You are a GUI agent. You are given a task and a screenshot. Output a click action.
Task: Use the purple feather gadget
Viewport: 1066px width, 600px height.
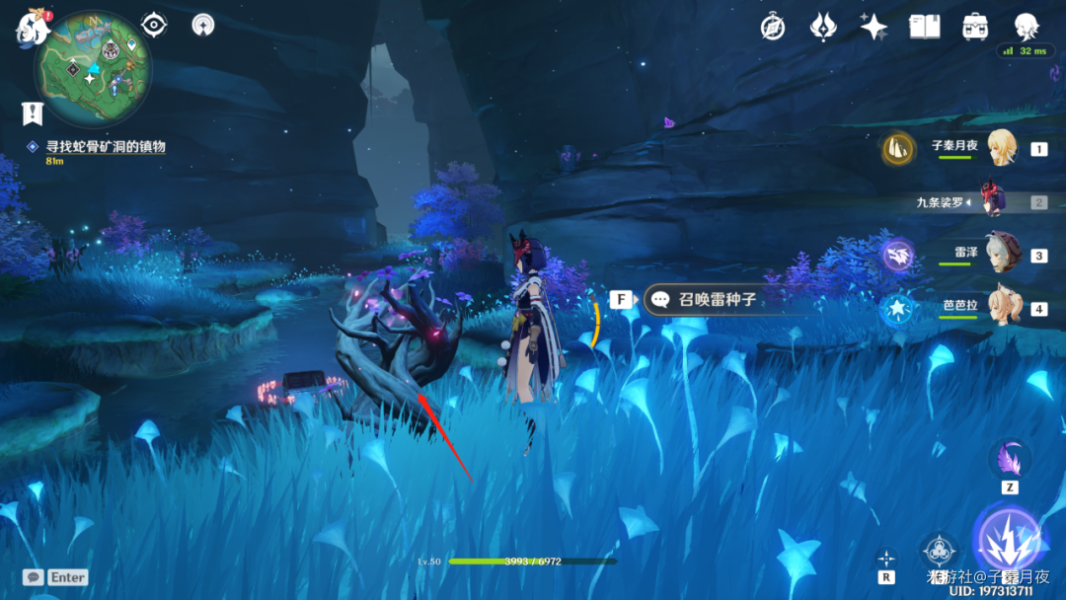(x=1009, y=460)
